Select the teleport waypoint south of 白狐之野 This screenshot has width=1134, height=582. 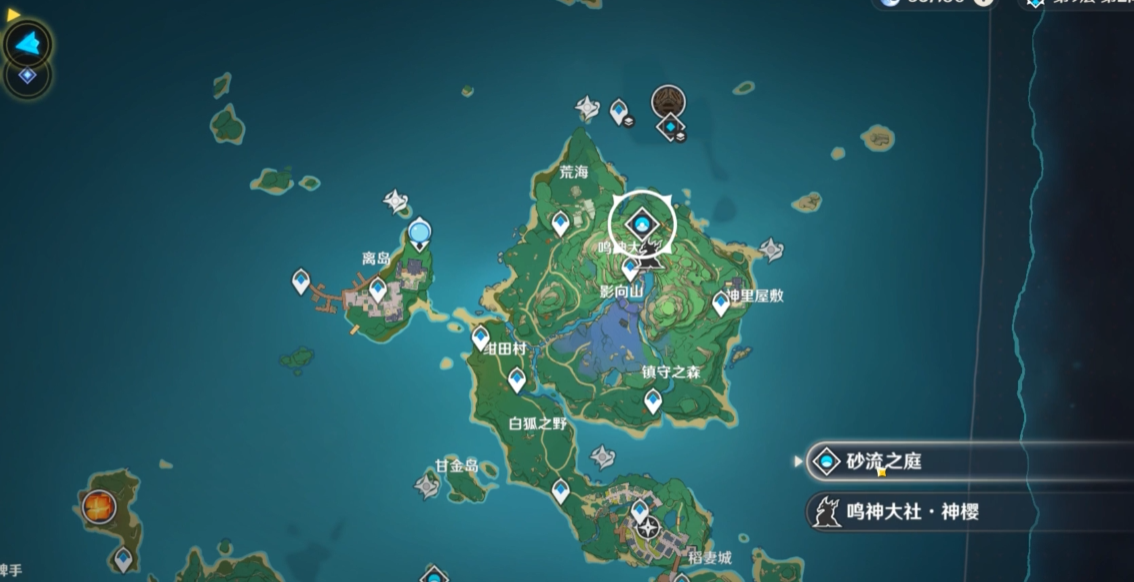coord(561,490)
